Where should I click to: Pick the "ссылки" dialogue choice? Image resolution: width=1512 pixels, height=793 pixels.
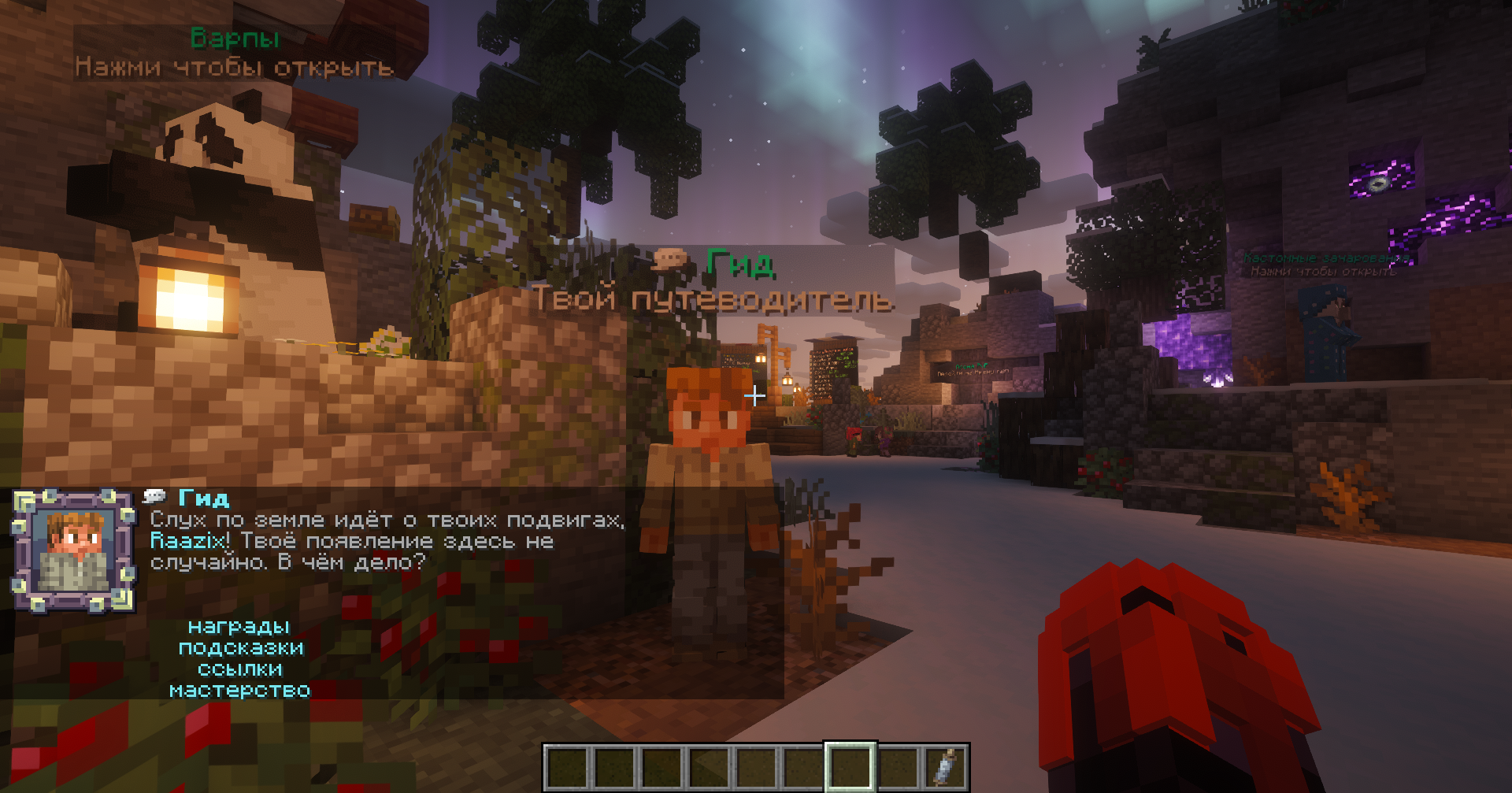tap(240, 669)
